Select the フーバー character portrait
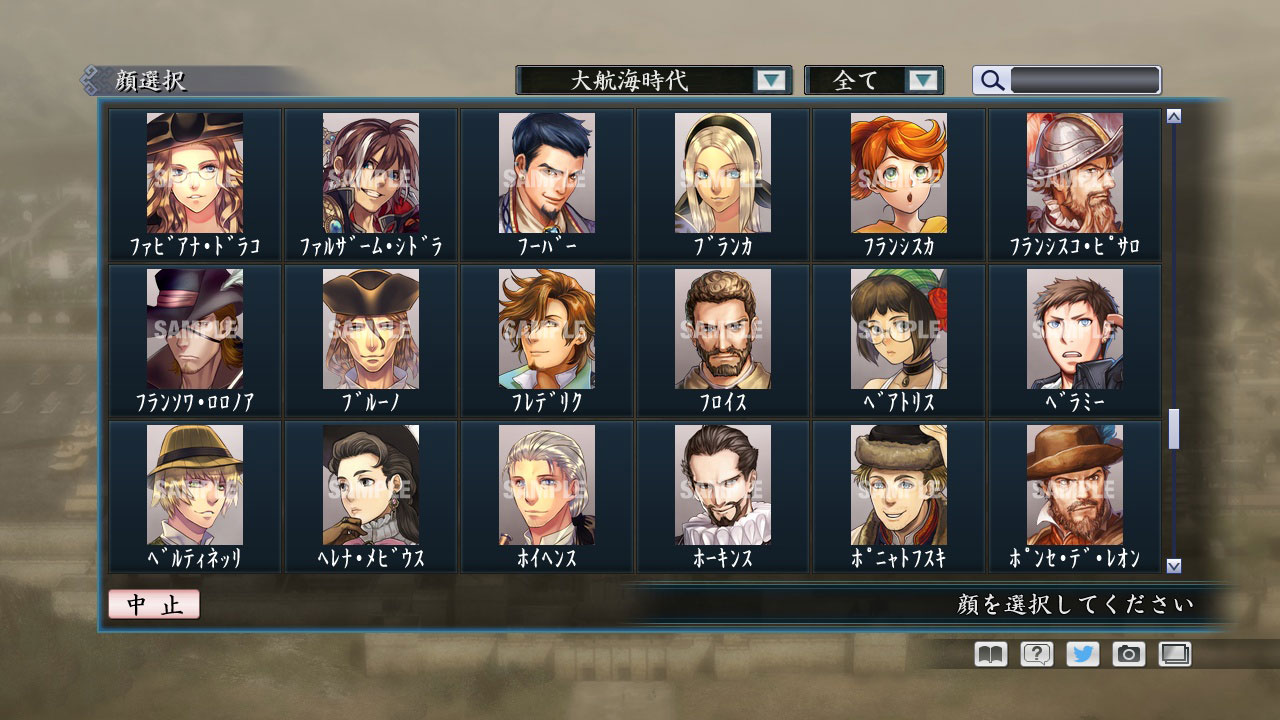Viewport: 1280px width, 720px height. [x=545, y=175]
